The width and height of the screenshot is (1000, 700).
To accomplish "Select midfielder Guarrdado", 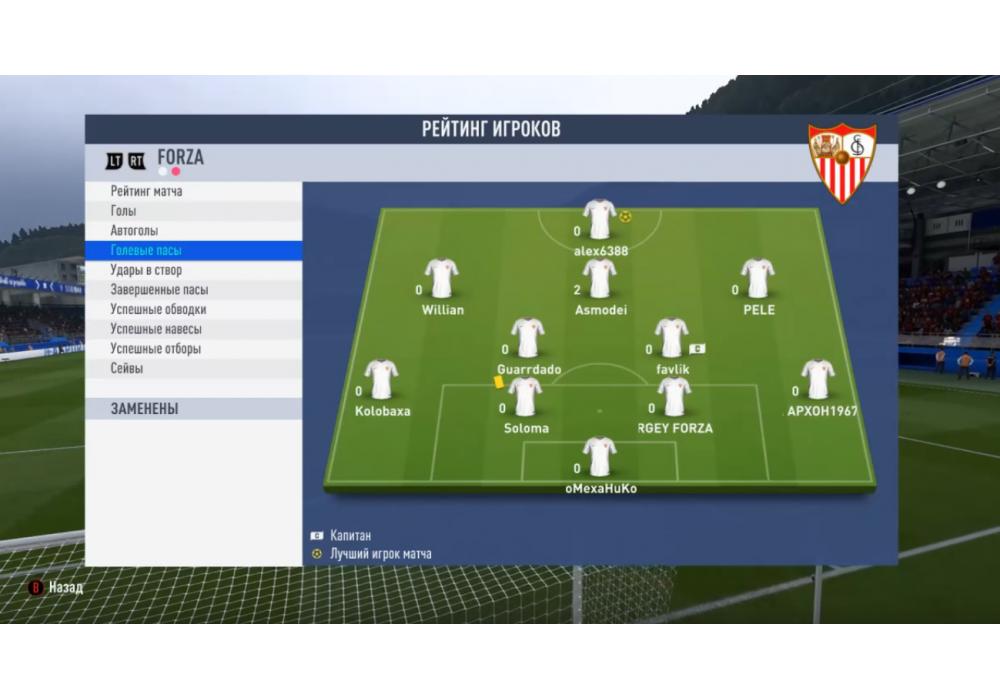I will pyautogui.click(x=527, y=338).
